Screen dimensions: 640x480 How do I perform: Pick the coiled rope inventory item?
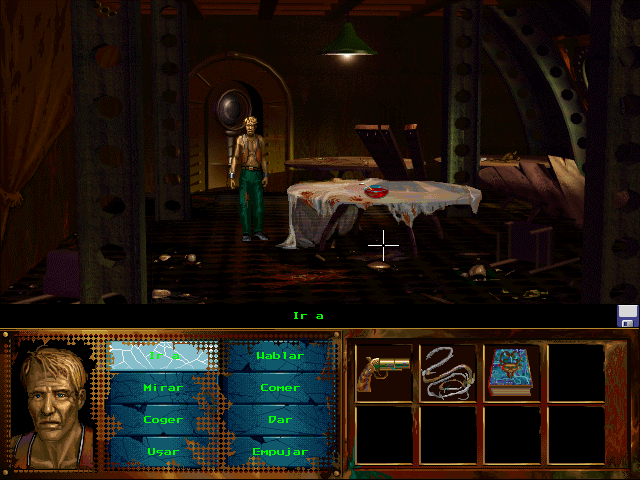point(448,372)
